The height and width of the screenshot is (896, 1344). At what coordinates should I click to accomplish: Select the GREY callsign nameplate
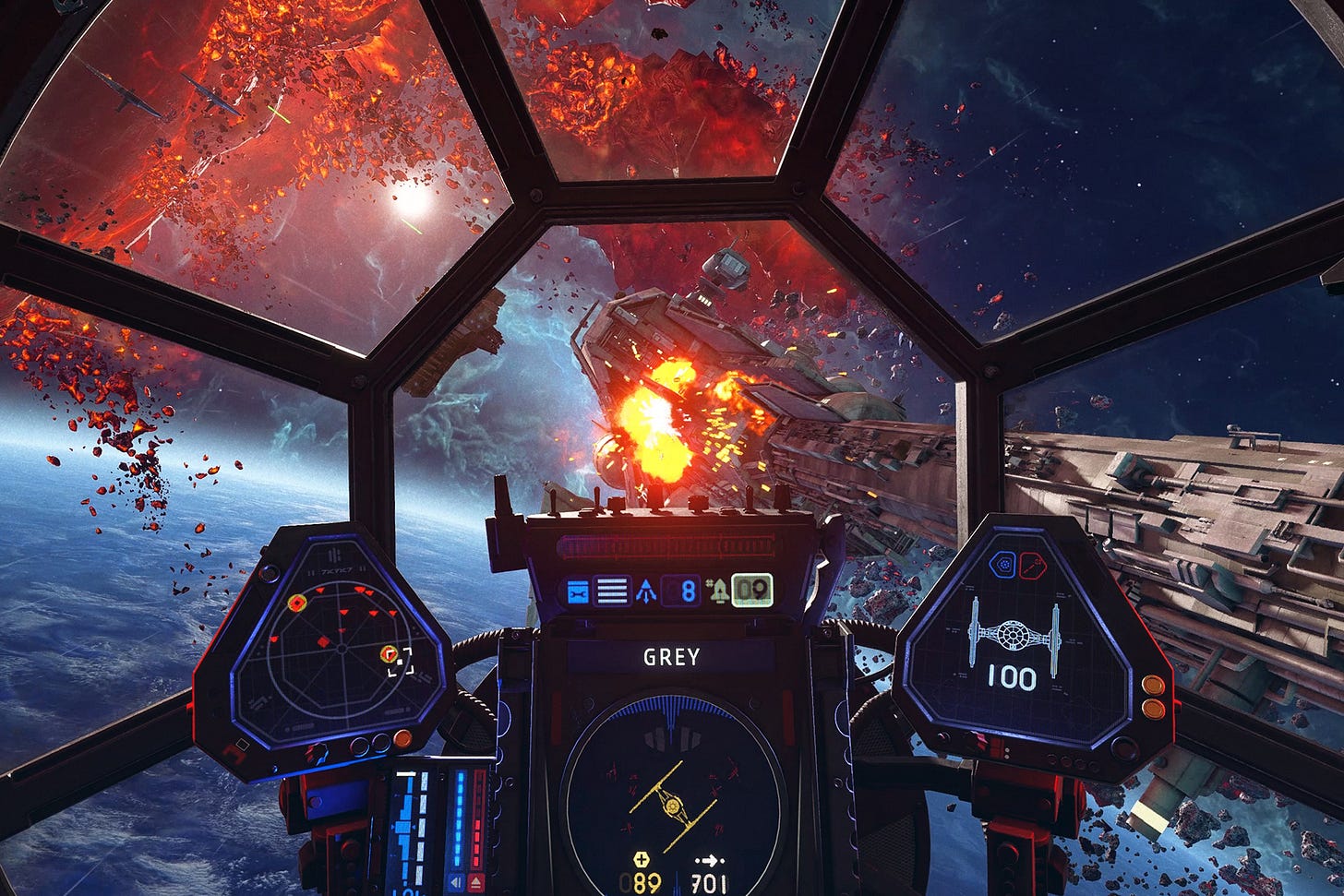674,657
